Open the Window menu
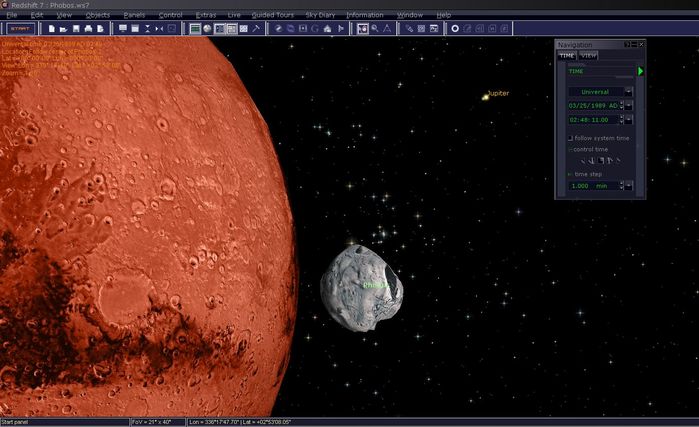 409,16
